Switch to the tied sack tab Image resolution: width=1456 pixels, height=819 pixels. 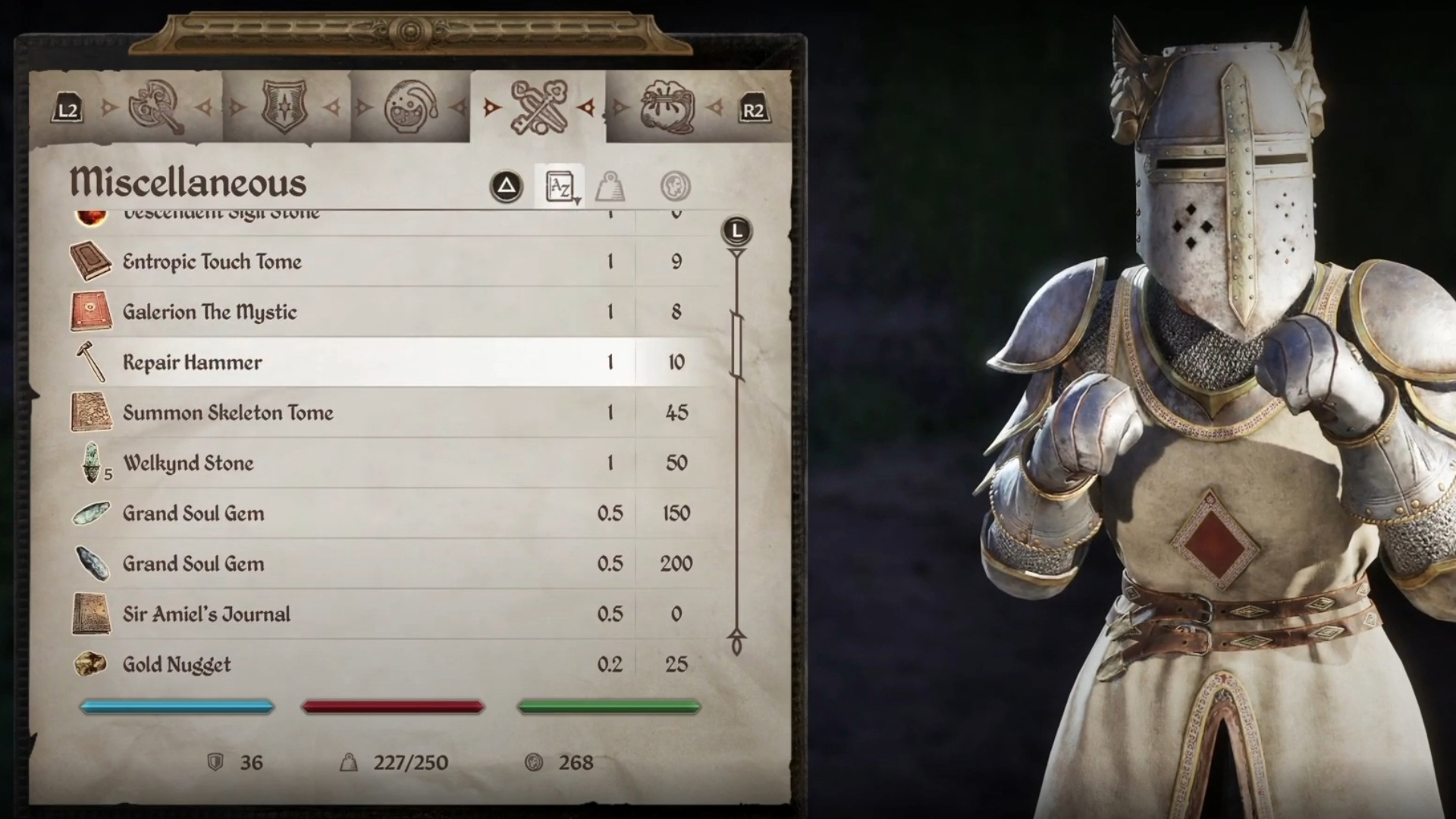(667, 108)
